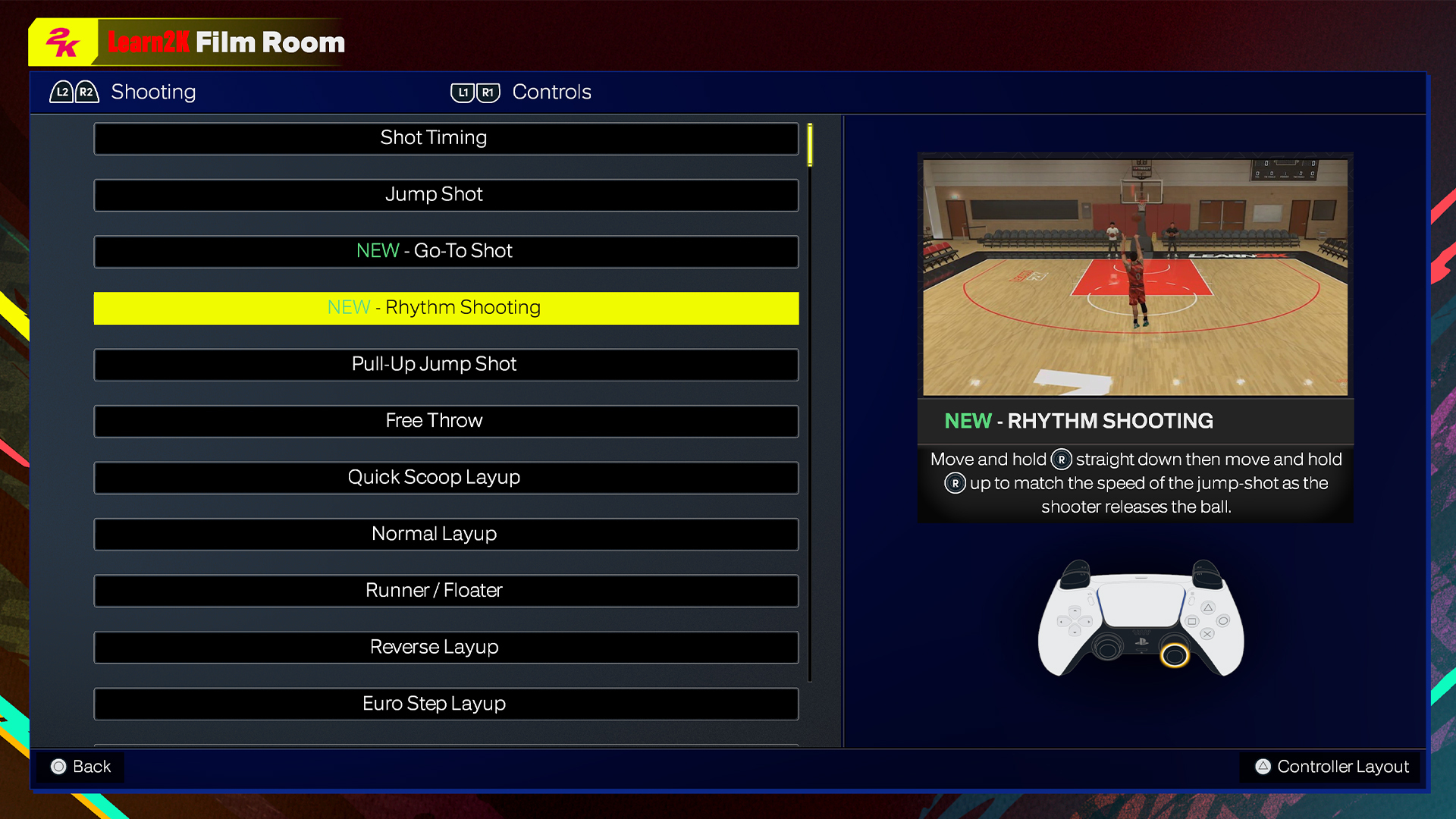
Task: Open the Back option
Action: point(80,767)
